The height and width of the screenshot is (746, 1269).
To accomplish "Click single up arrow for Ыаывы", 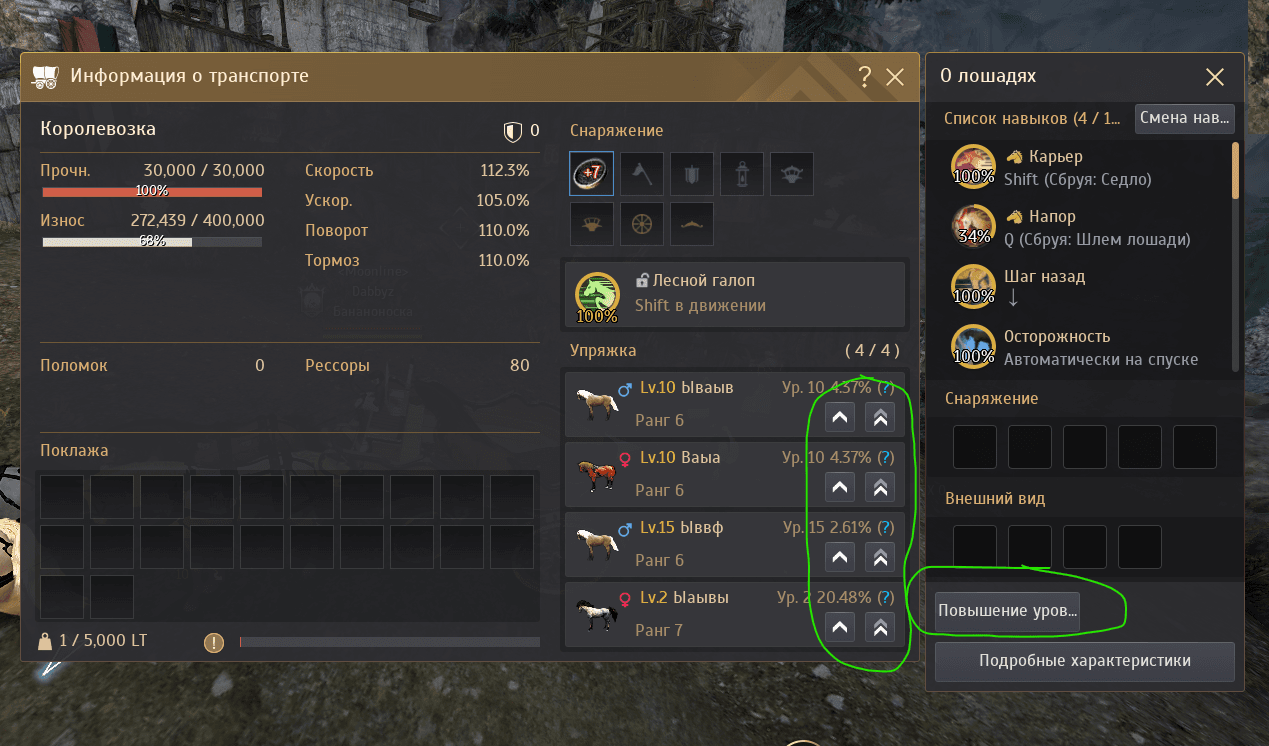I will click(x=840, y=628).
